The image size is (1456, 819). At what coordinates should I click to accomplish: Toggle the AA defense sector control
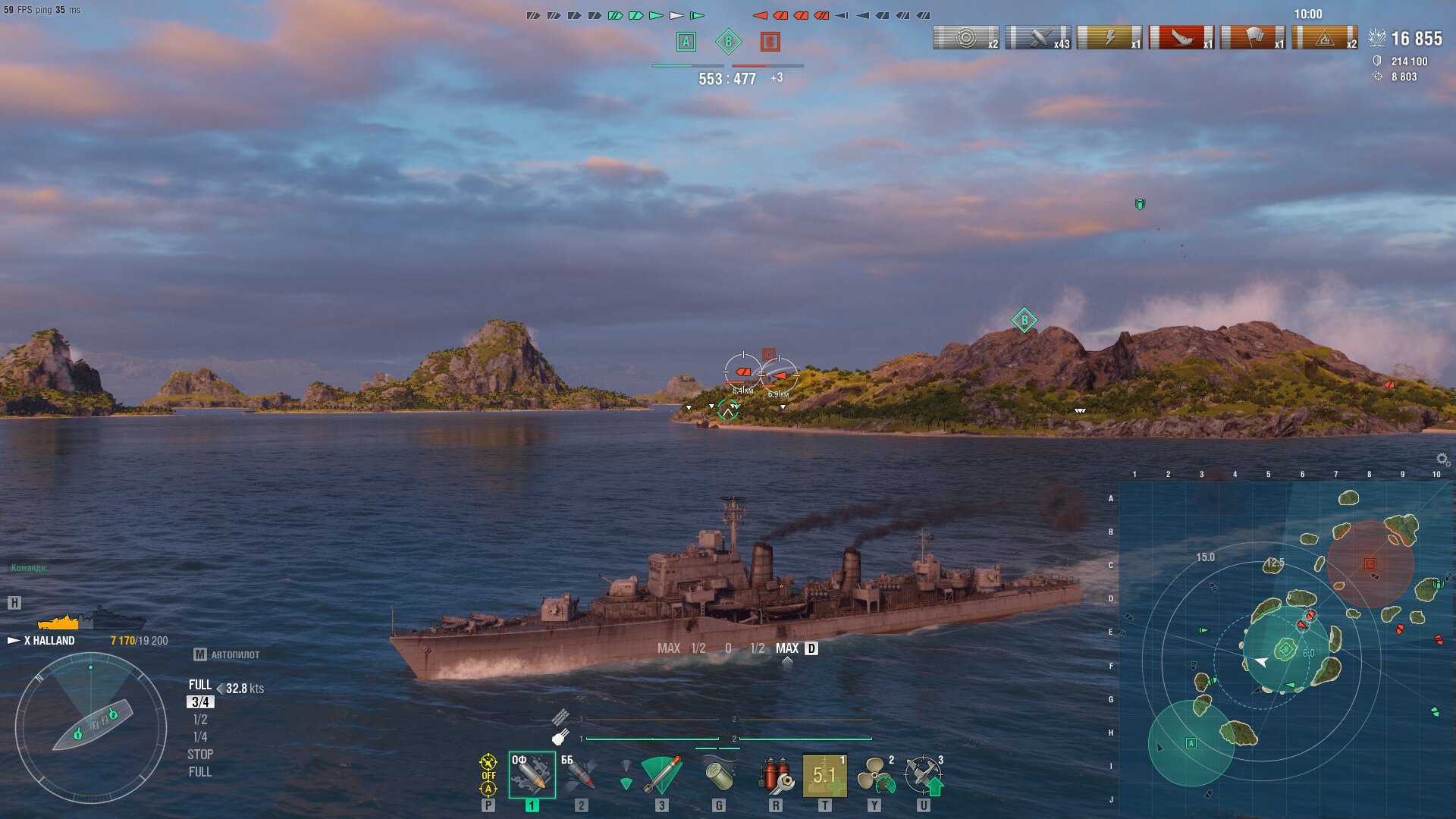(488, 775)
